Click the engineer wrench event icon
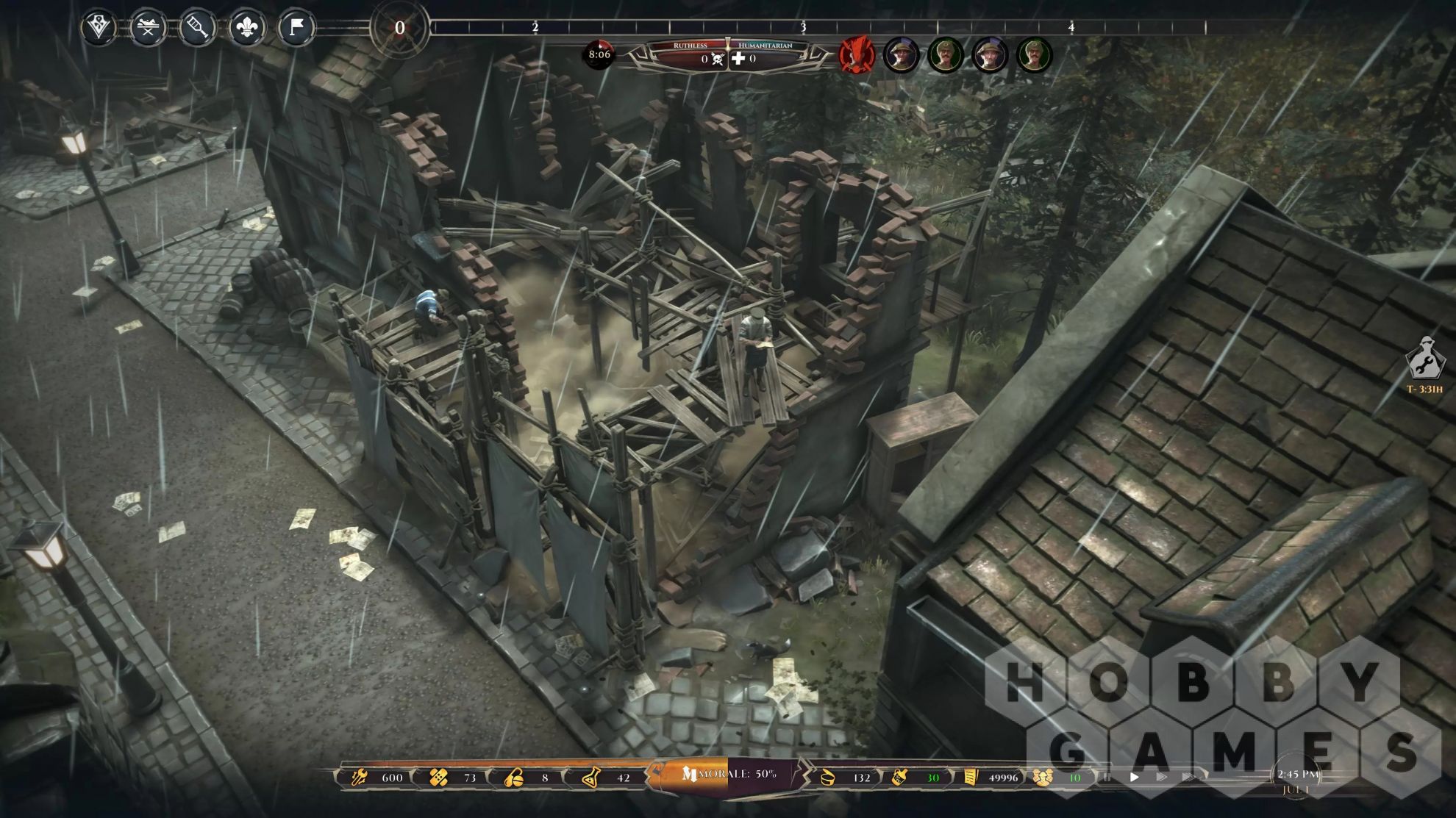Screen dimensions: 1456x818 pyautogui.click(x=1425, y=359)
